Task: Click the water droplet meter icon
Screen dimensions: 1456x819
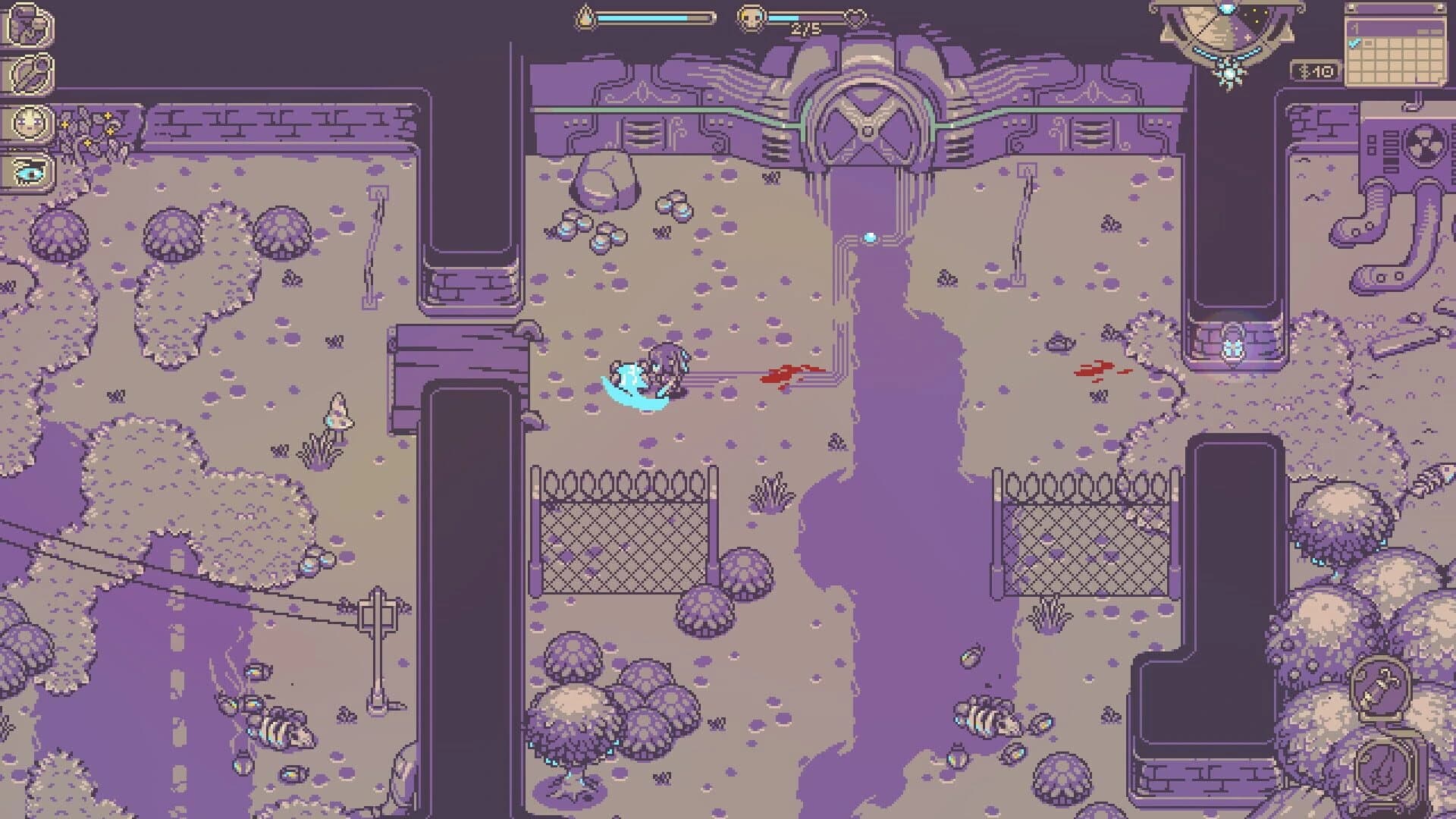Action: 583,17
